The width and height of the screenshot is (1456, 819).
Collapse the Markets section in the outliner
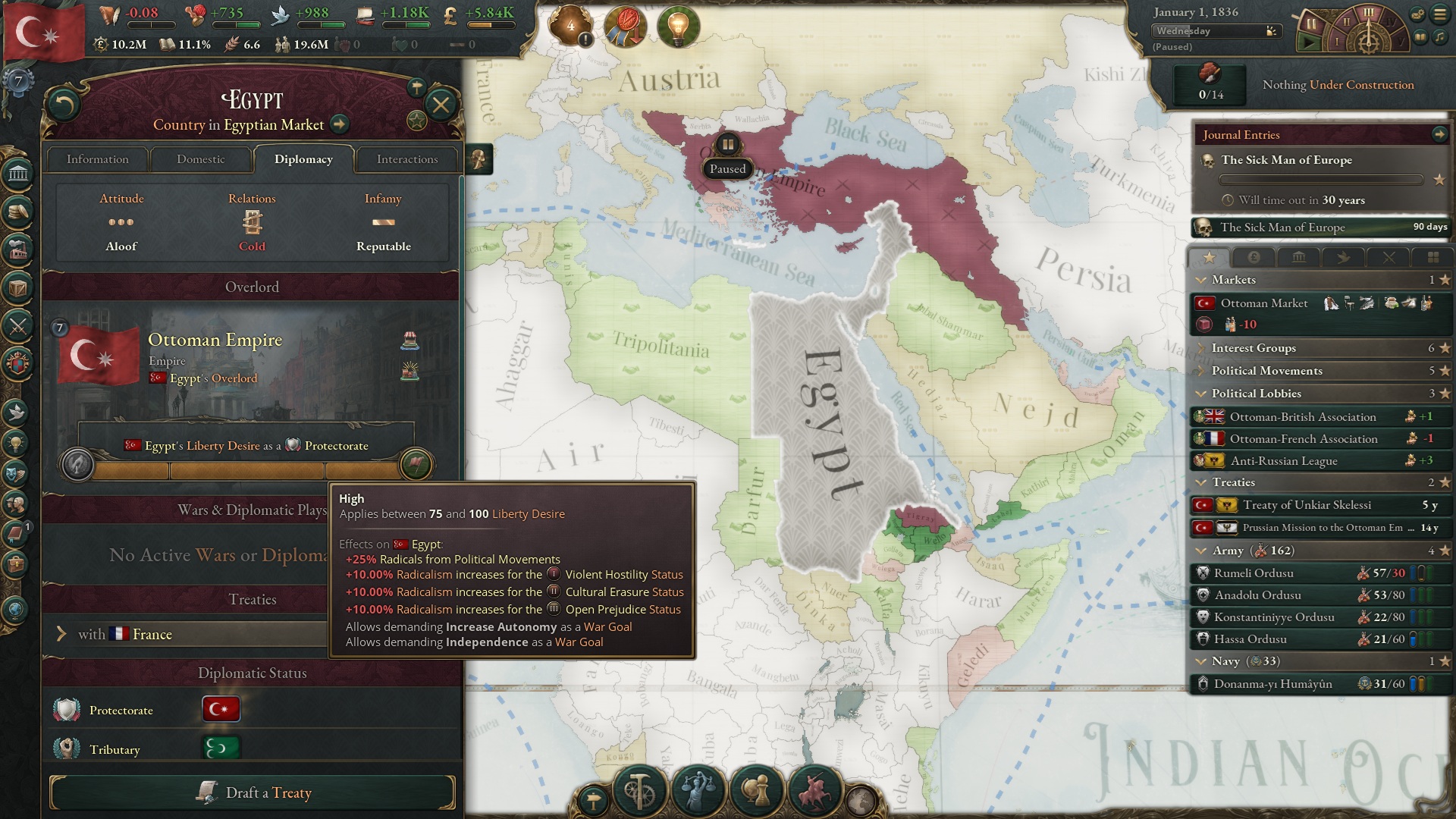tap(1200, 280)
